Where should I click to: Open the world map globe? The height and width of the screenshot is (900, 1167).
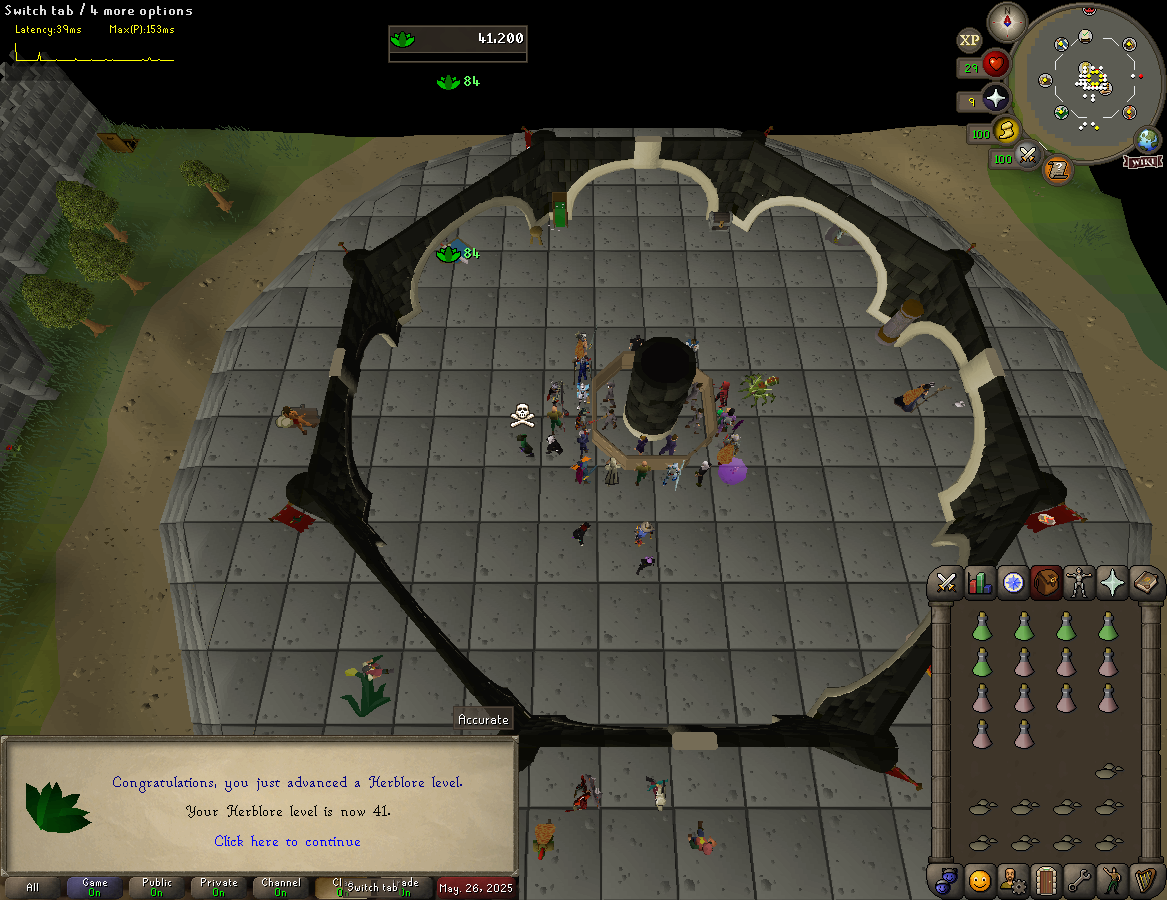coord(1147,140)
